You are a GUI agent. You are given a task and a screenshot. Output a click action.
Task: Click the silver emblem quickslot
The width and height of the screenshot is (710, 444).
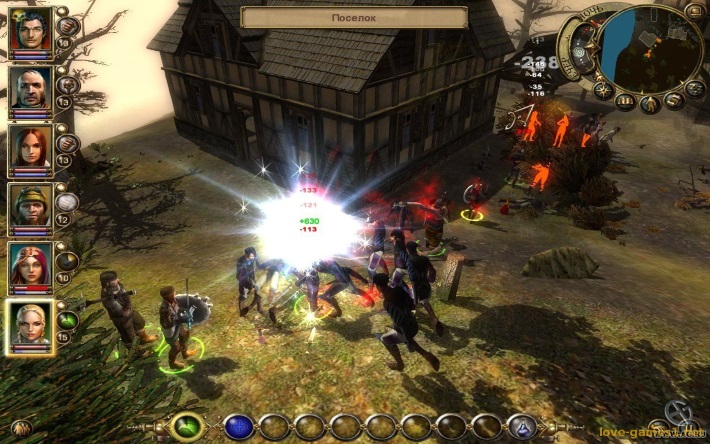pos(521,427)
